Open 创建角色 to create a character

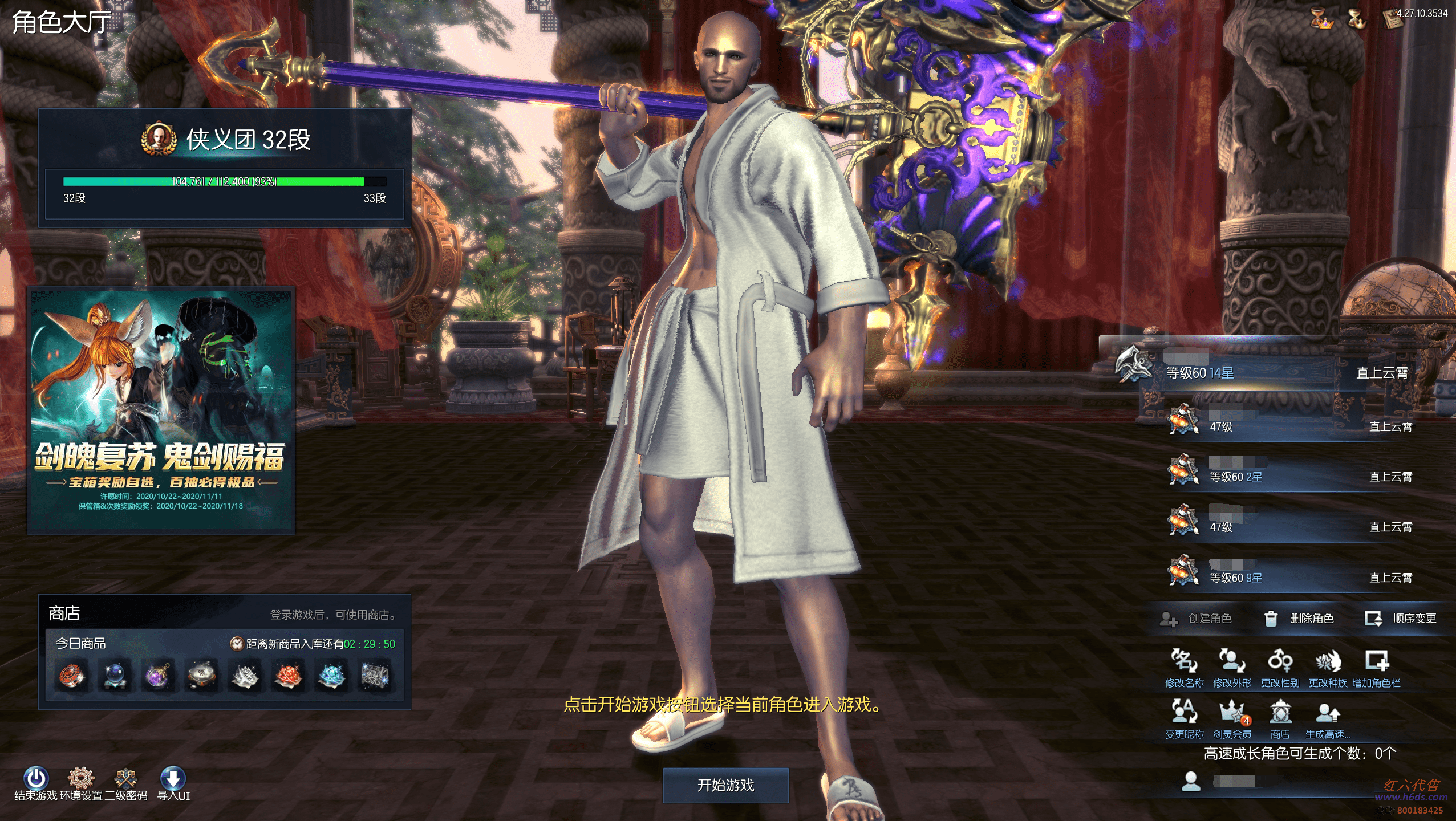1197,619
